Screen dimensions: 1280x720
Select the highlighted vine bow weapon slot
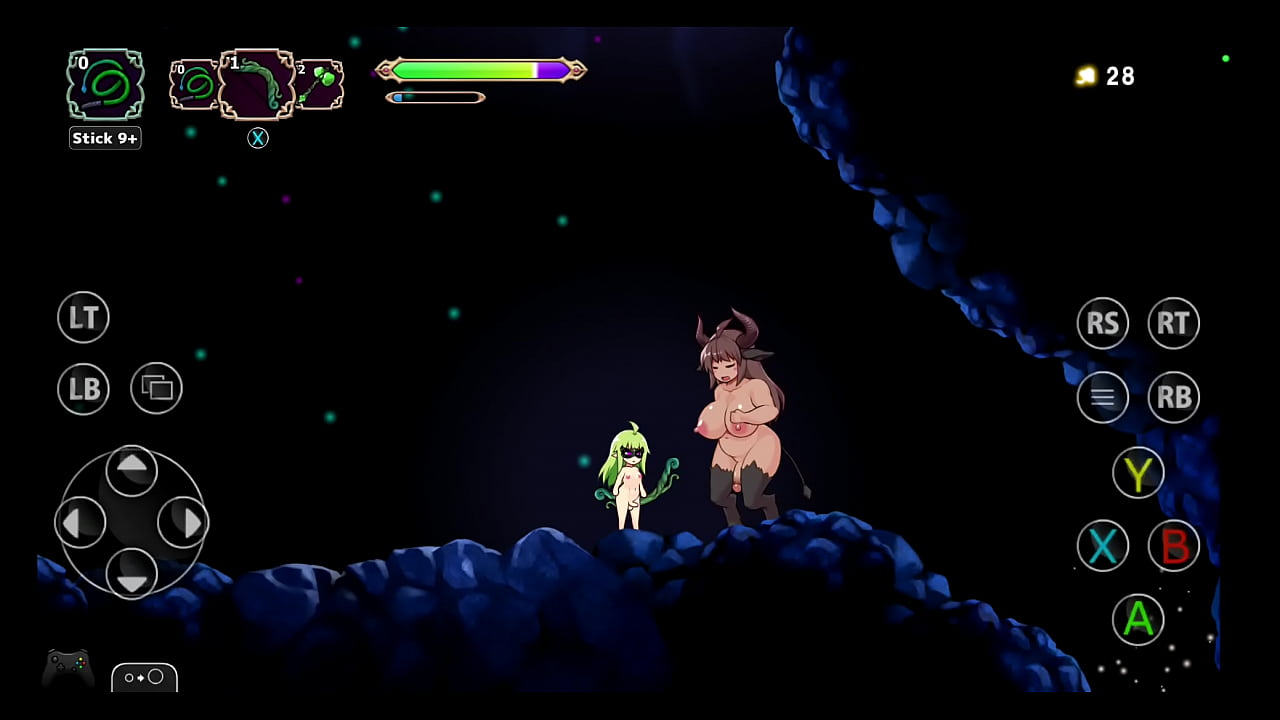[257, 84]
